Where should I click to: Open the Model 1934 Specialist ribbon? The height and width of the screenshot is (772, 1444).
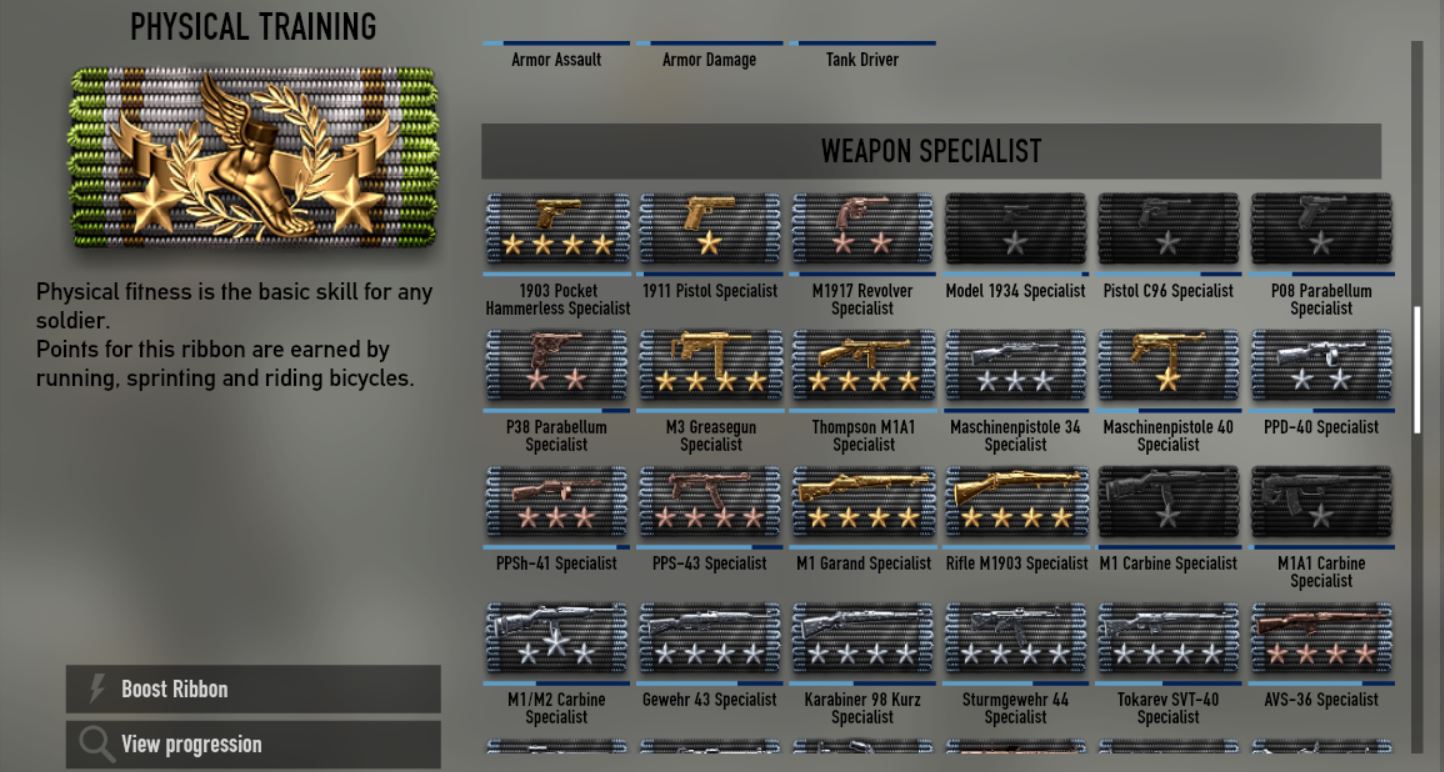(1015, 230)
